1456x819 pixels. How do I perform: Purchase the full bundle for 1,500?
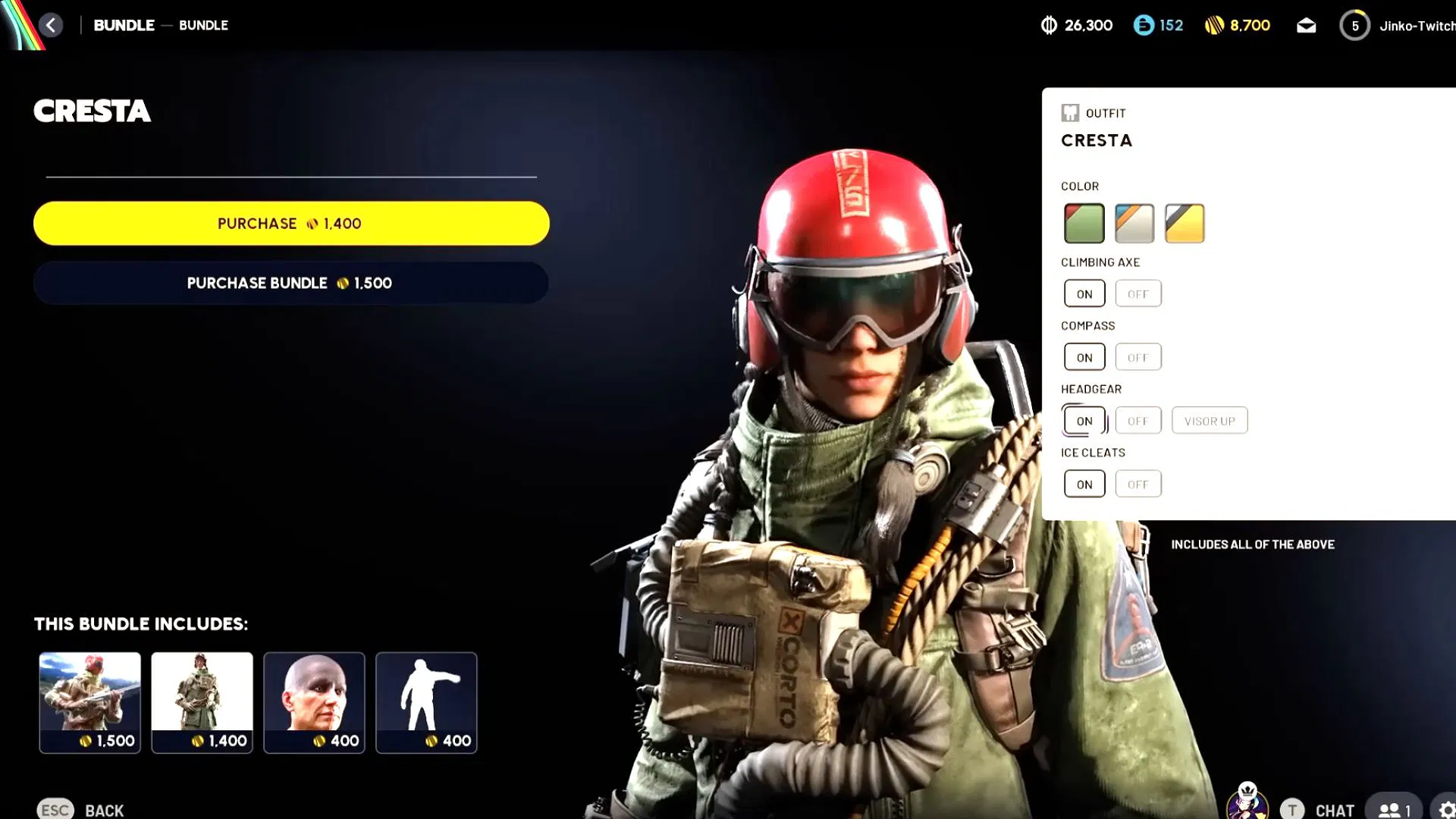291,282
